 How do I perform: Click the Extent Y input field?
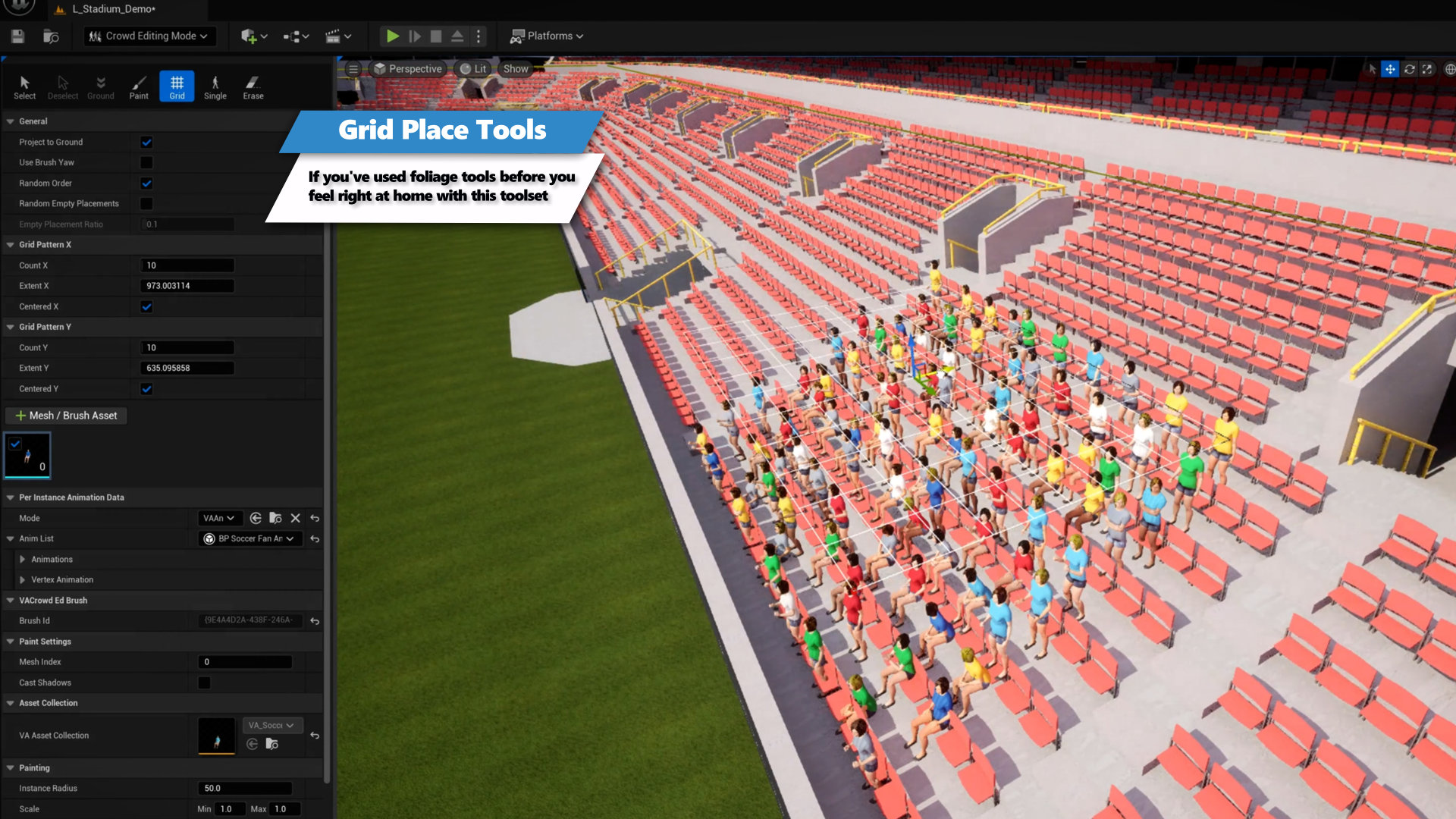click(x=187, y=368)
